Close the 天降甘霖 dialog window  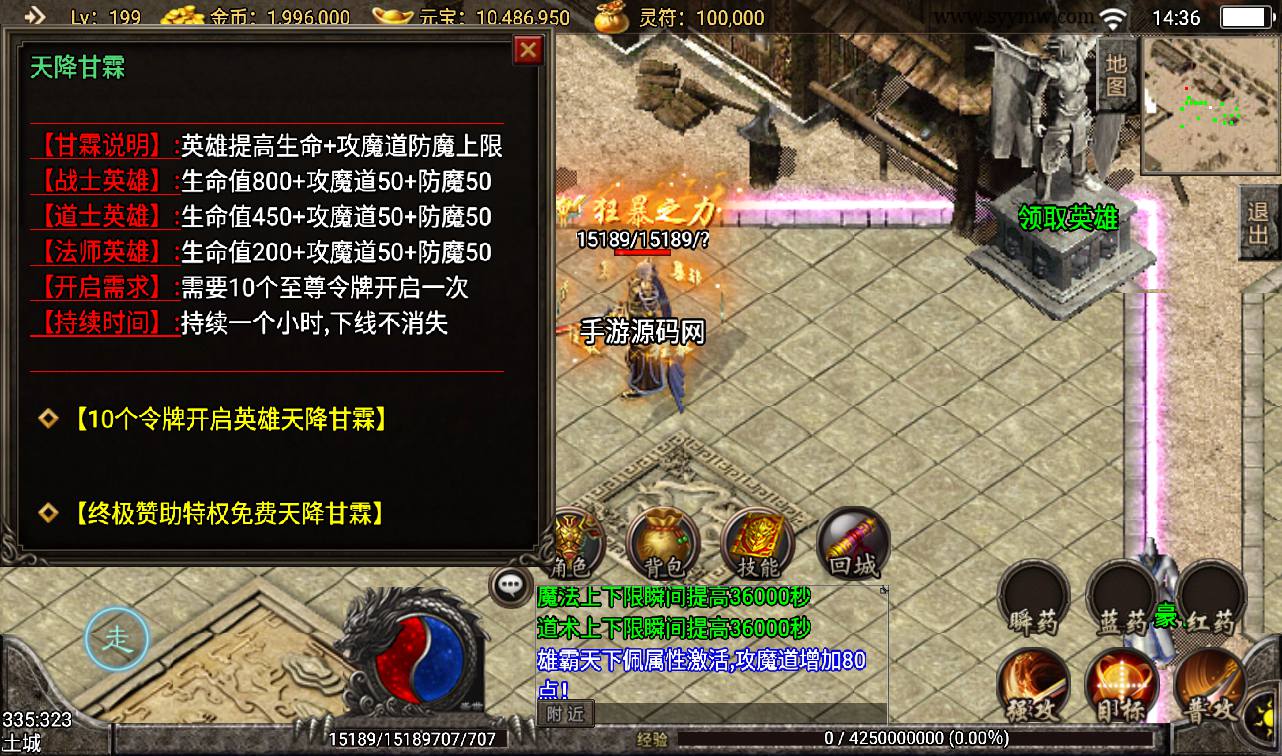[527, 50]
